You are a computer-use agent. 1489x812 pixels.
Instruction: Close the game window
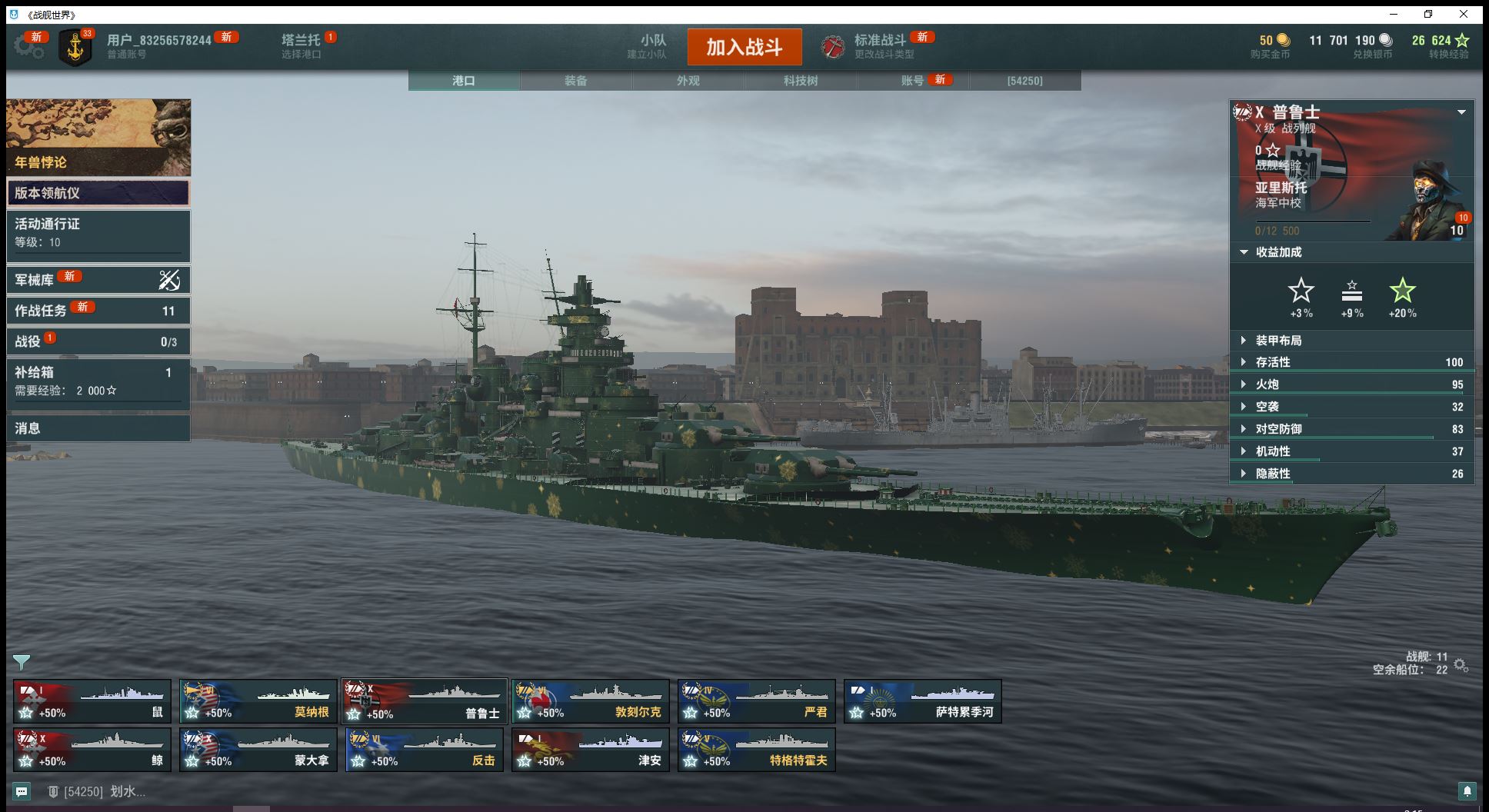[1464, 14]
